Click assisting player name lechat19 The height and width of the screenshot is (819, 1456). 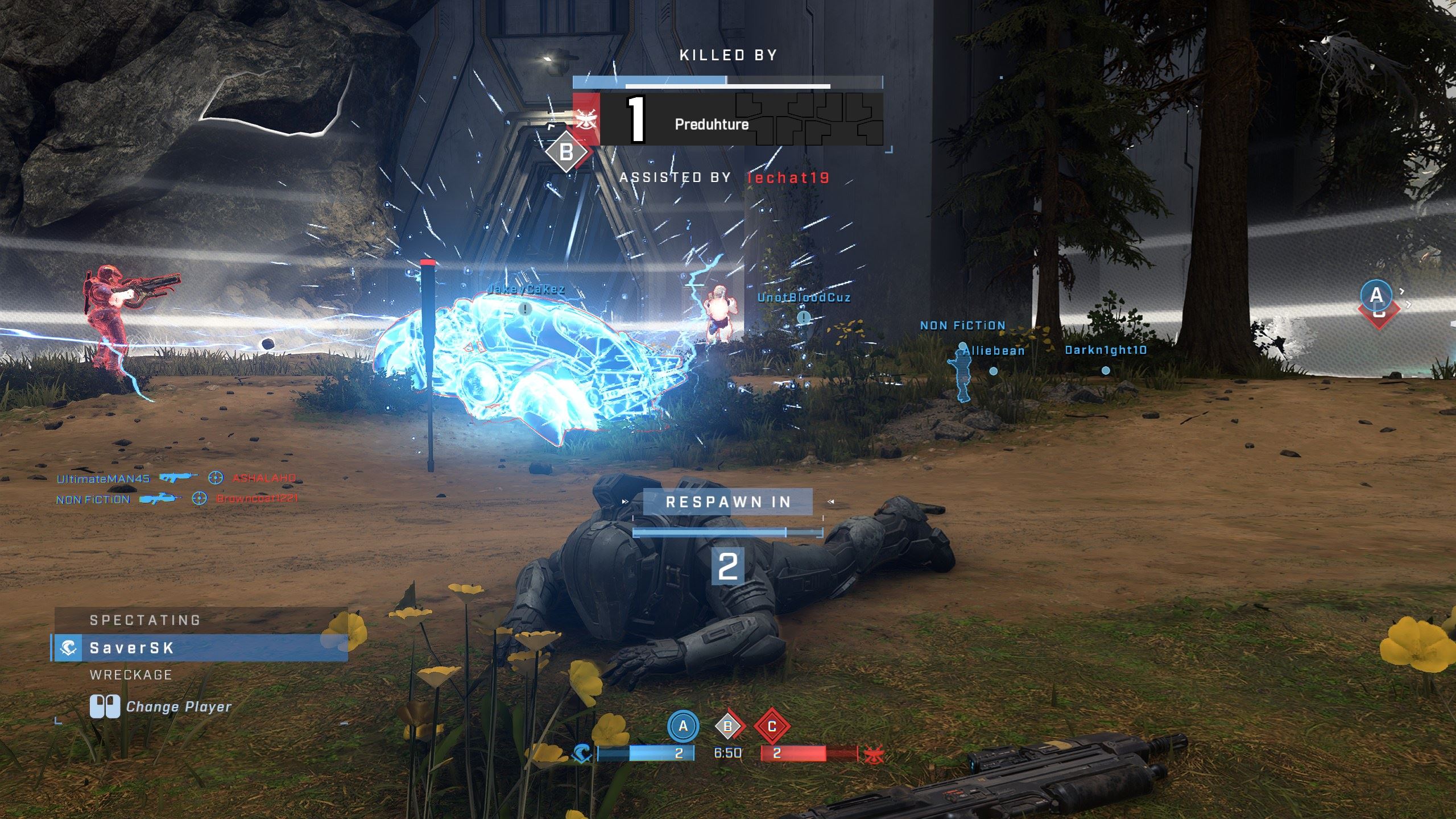788,178
